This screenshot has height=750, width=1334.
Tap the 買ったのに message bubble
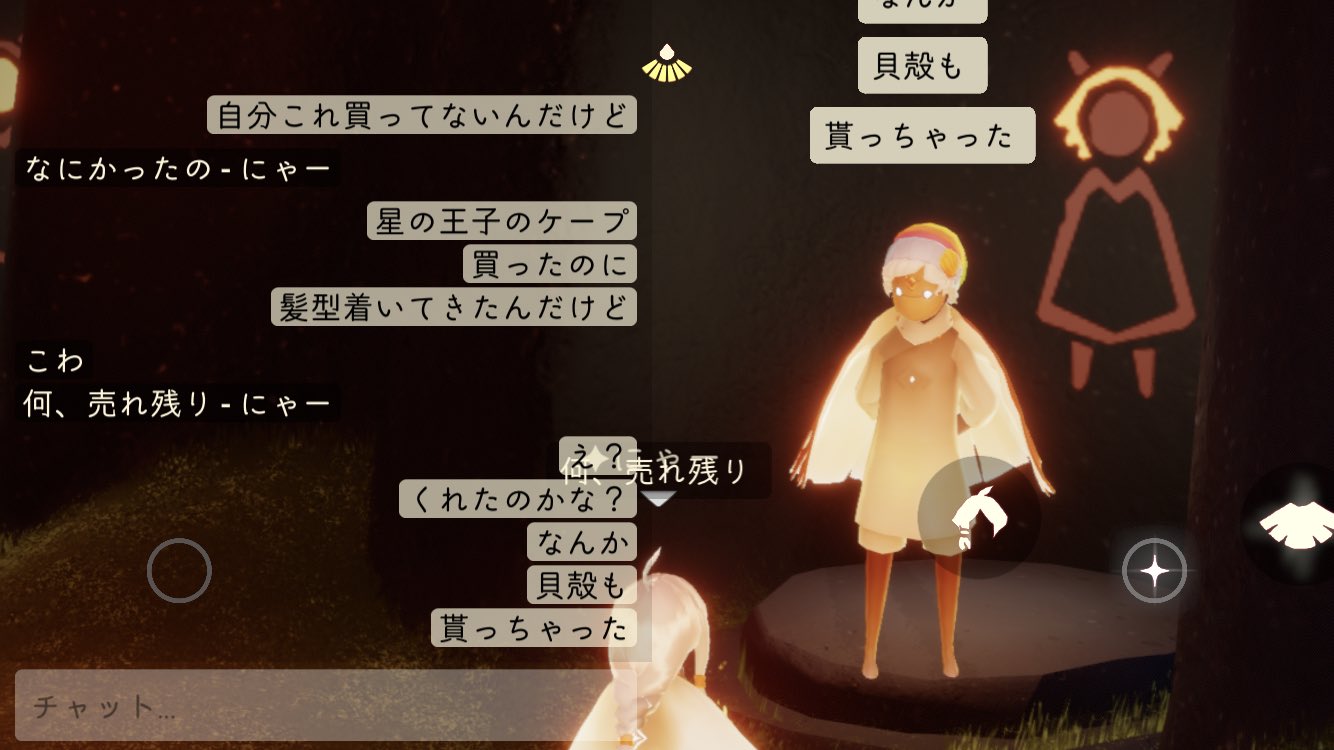550,264
